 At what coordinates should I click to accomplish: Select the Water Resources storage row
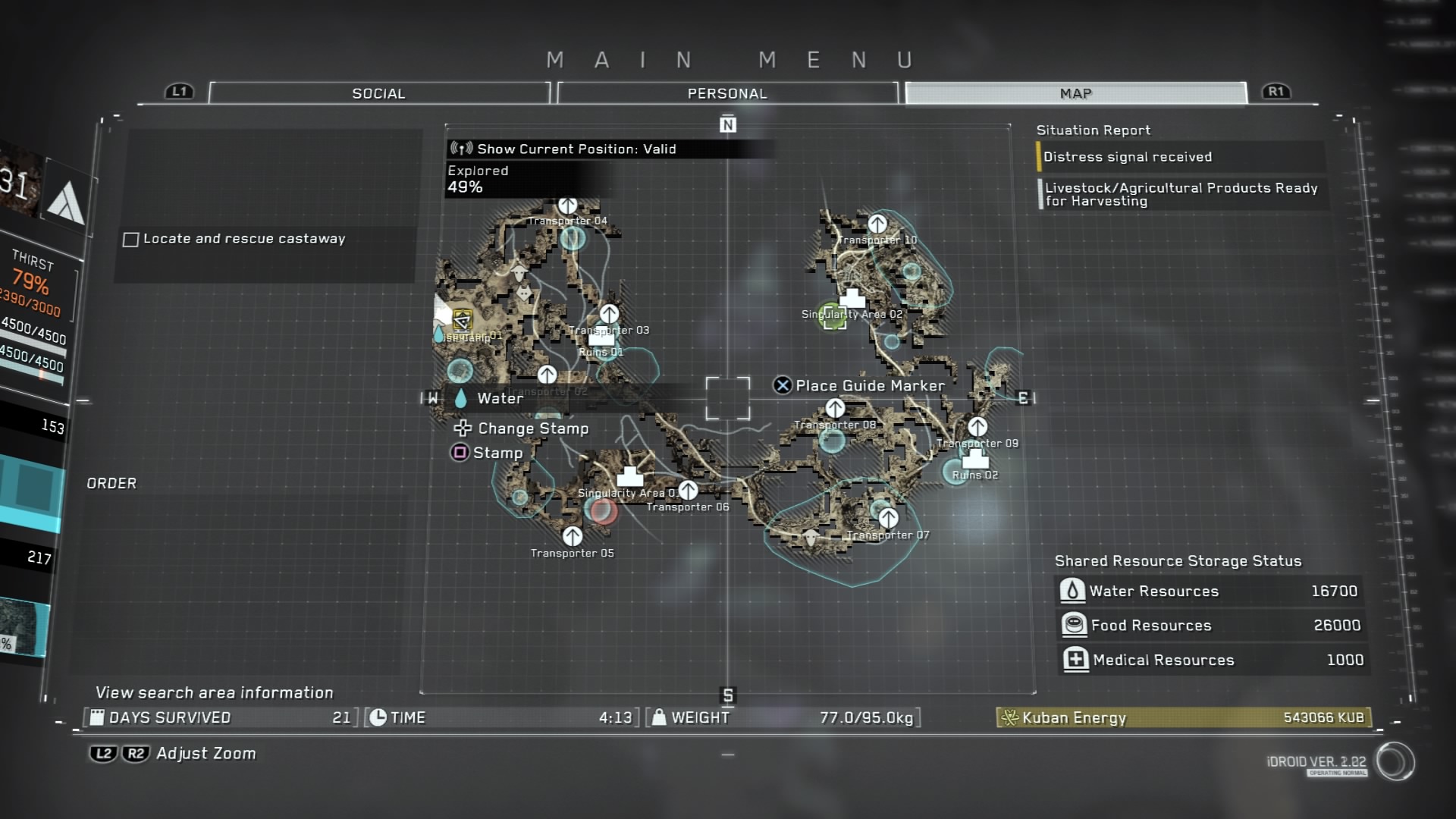click(x=1210, y=591)
